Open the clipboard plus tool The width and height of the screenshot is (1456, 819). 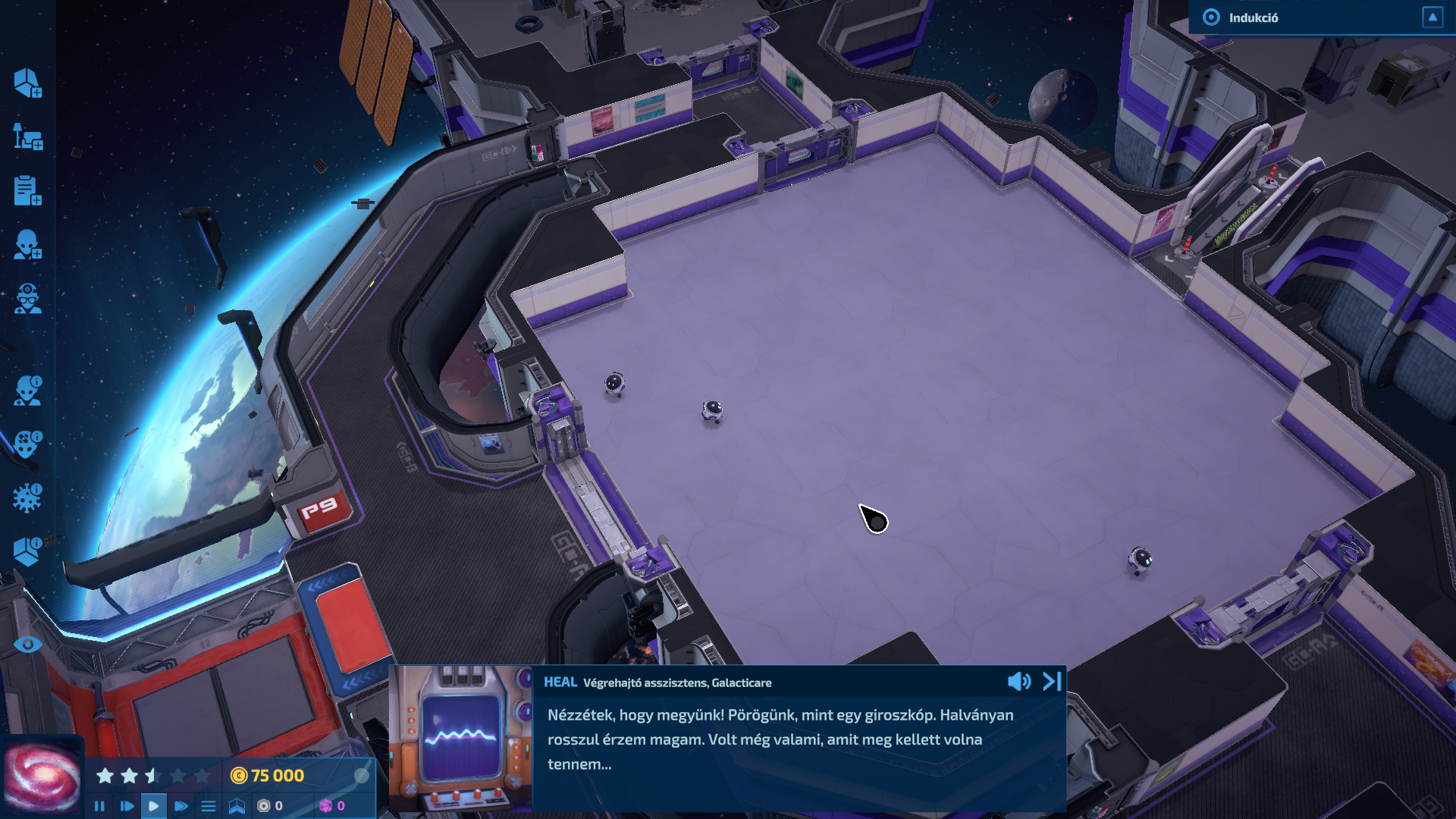pyautogui.click(x=27, y=191)
